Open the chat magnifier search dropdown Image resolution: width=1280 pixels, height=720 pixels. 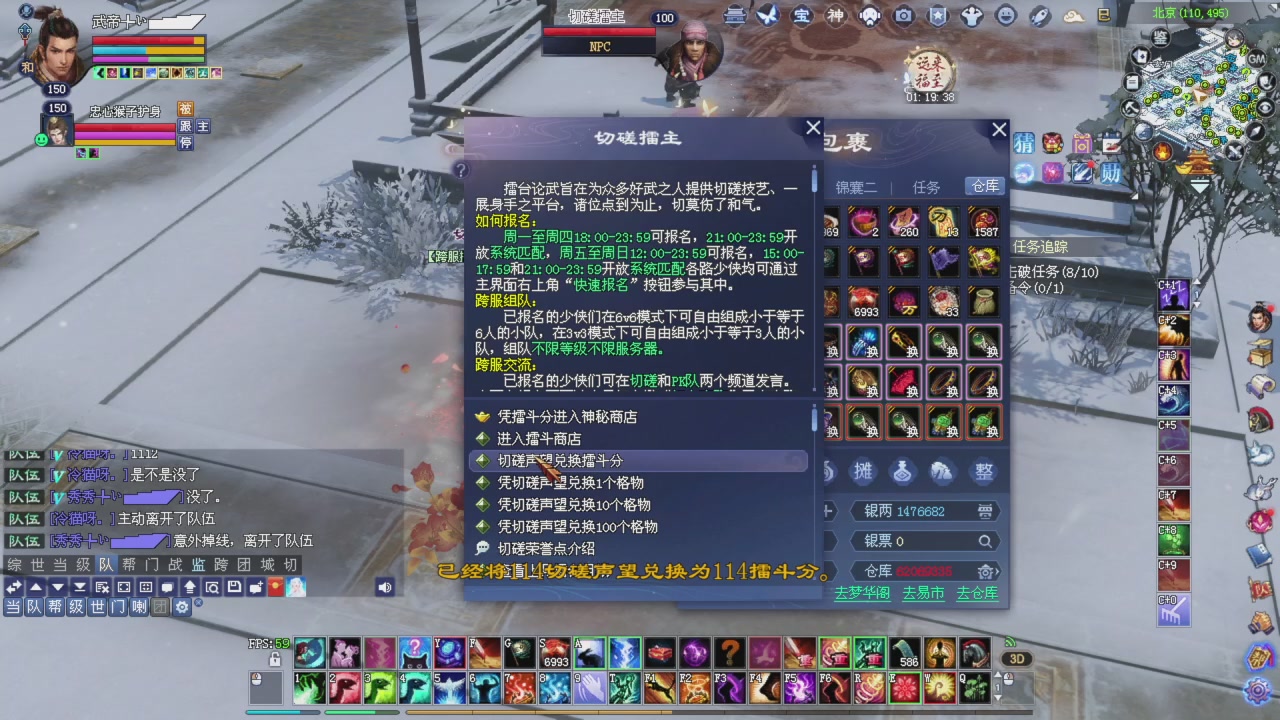click(213, 587)
